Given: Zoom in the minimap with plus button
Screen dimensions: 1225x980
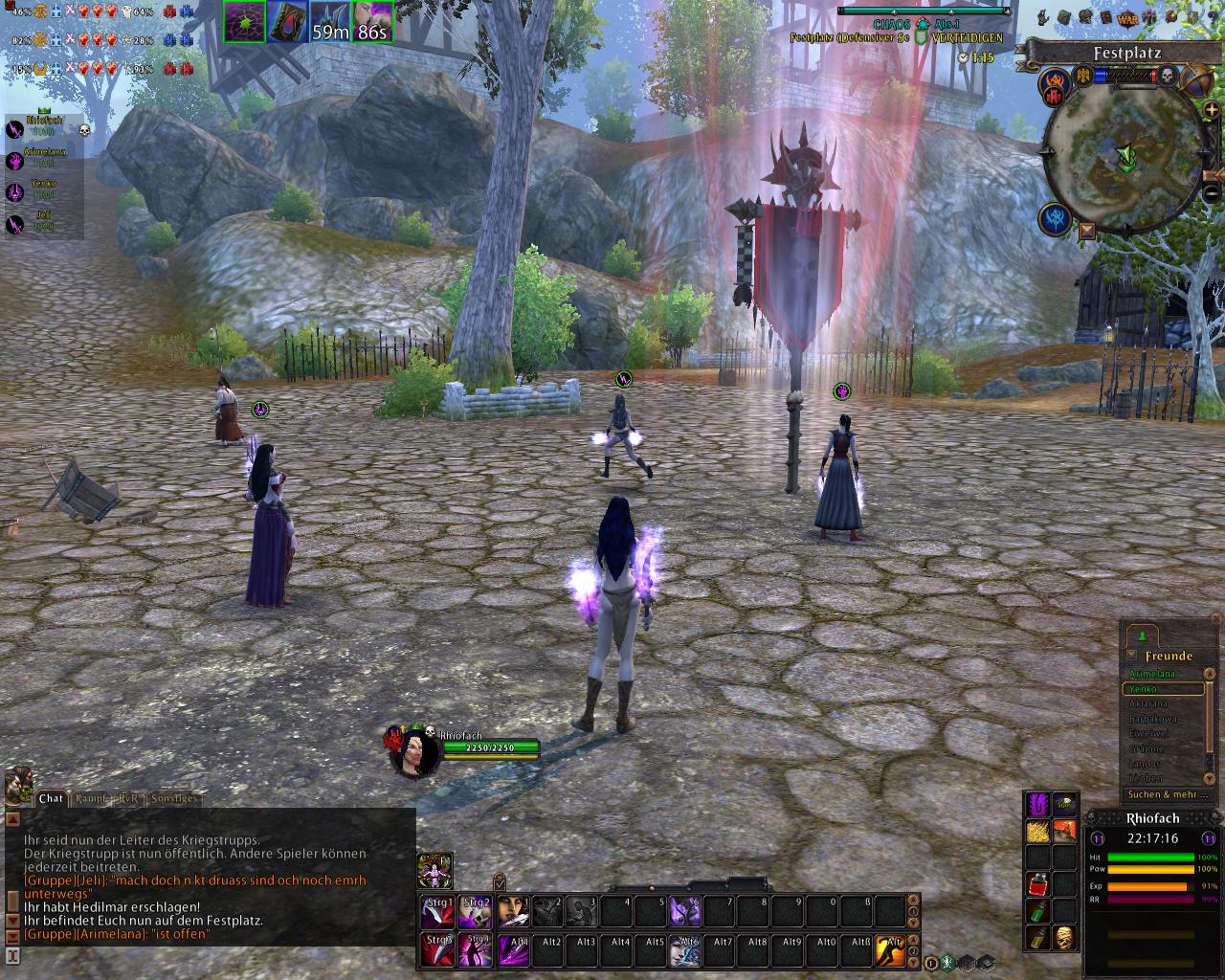Looking at the screenshot, I should [x=1212, y=110].
